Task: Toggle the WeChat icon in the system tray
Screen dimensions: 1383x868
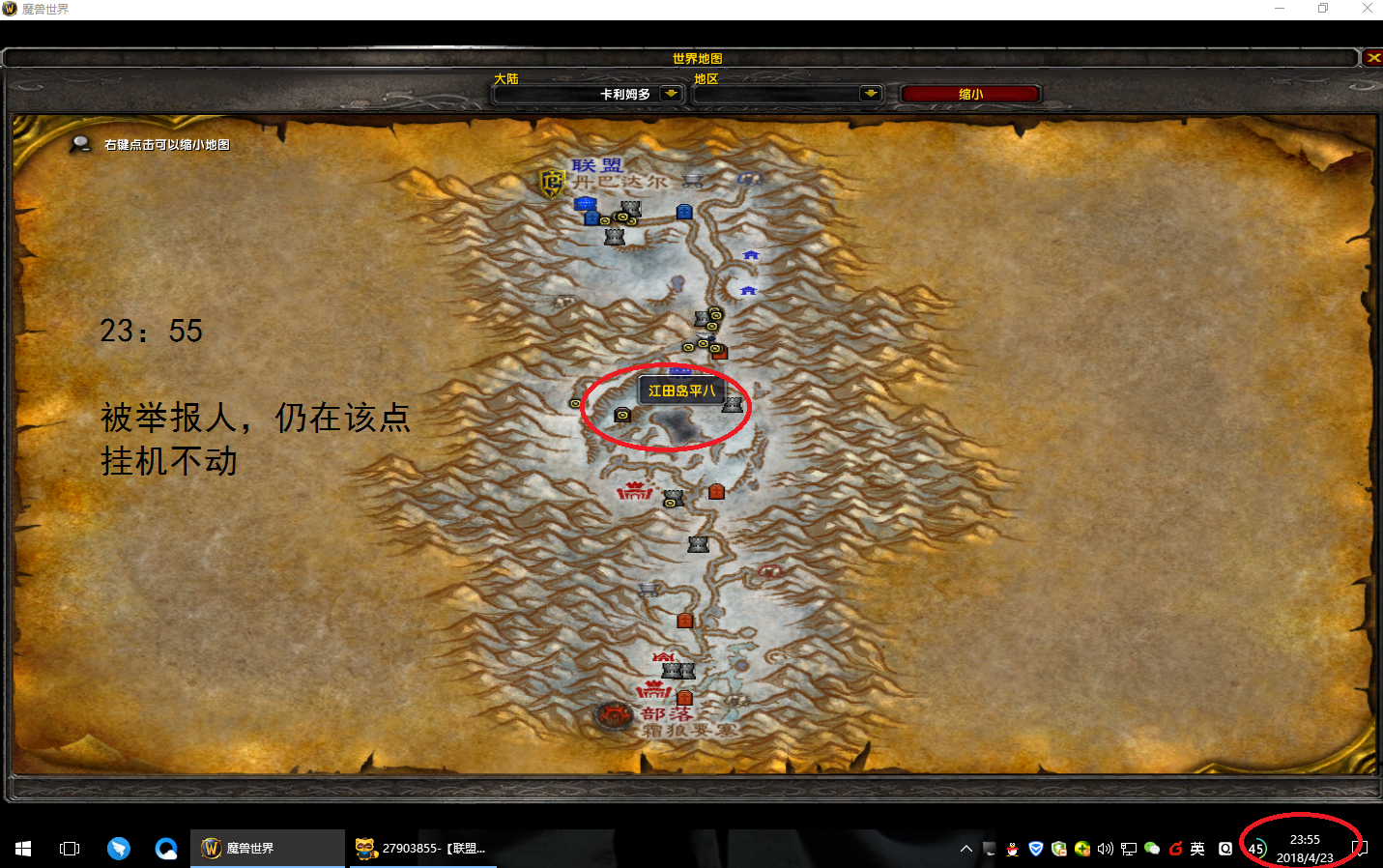Action: pos(1152,848)
